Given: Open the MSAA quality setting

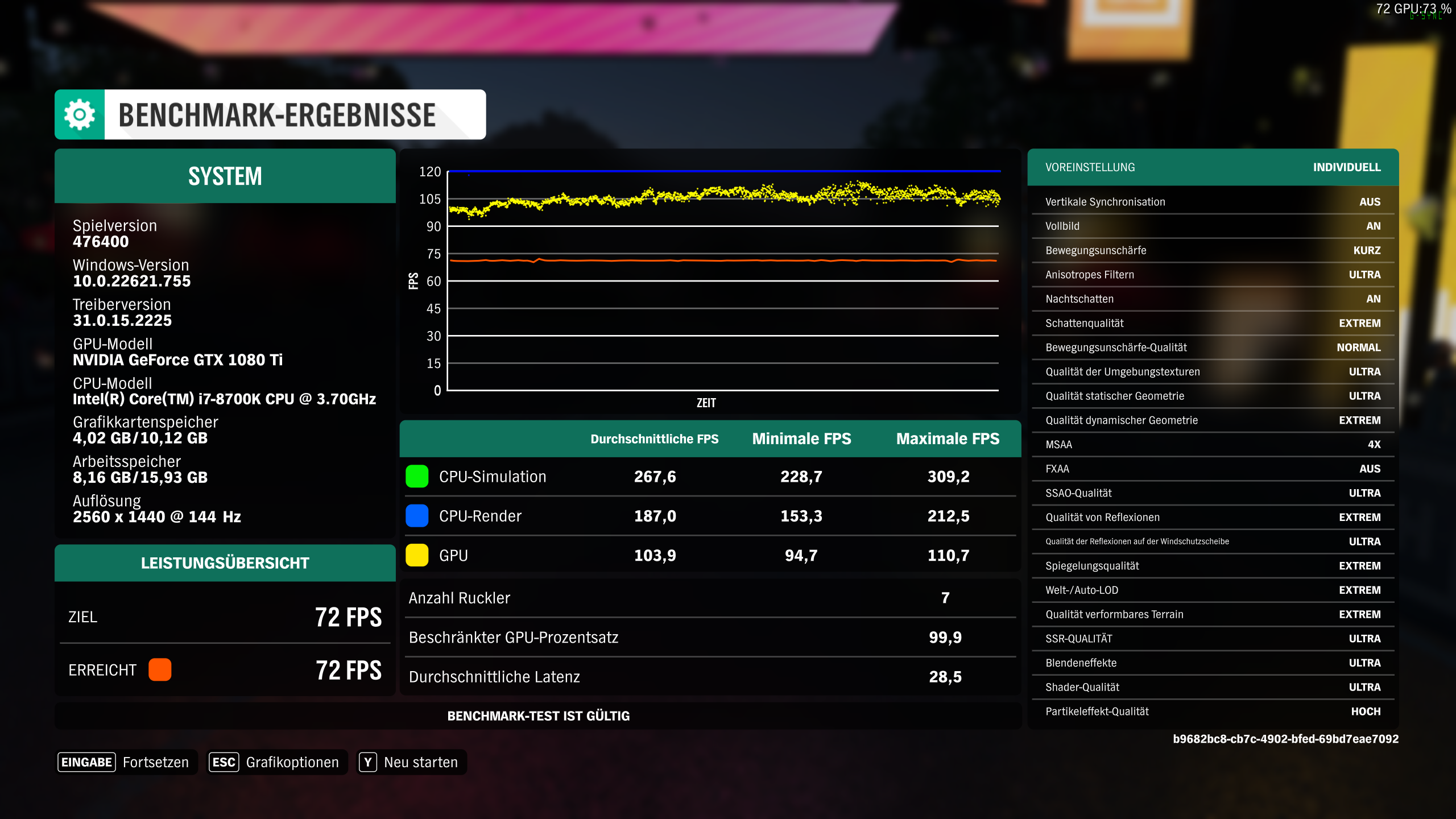Looking at the screenshot, I should 1211,444.
